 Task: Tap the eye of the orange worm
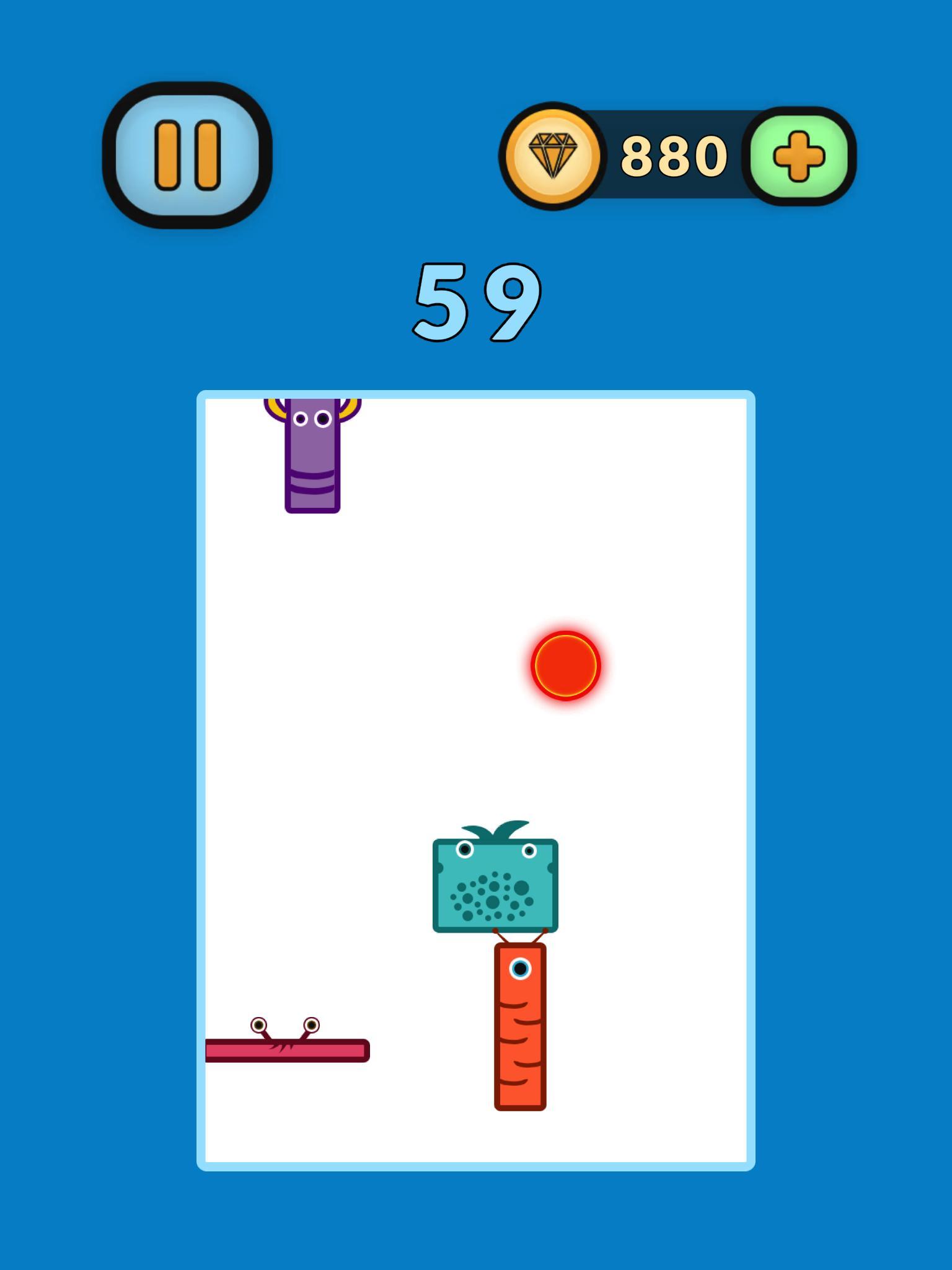(x=519, y=967)
